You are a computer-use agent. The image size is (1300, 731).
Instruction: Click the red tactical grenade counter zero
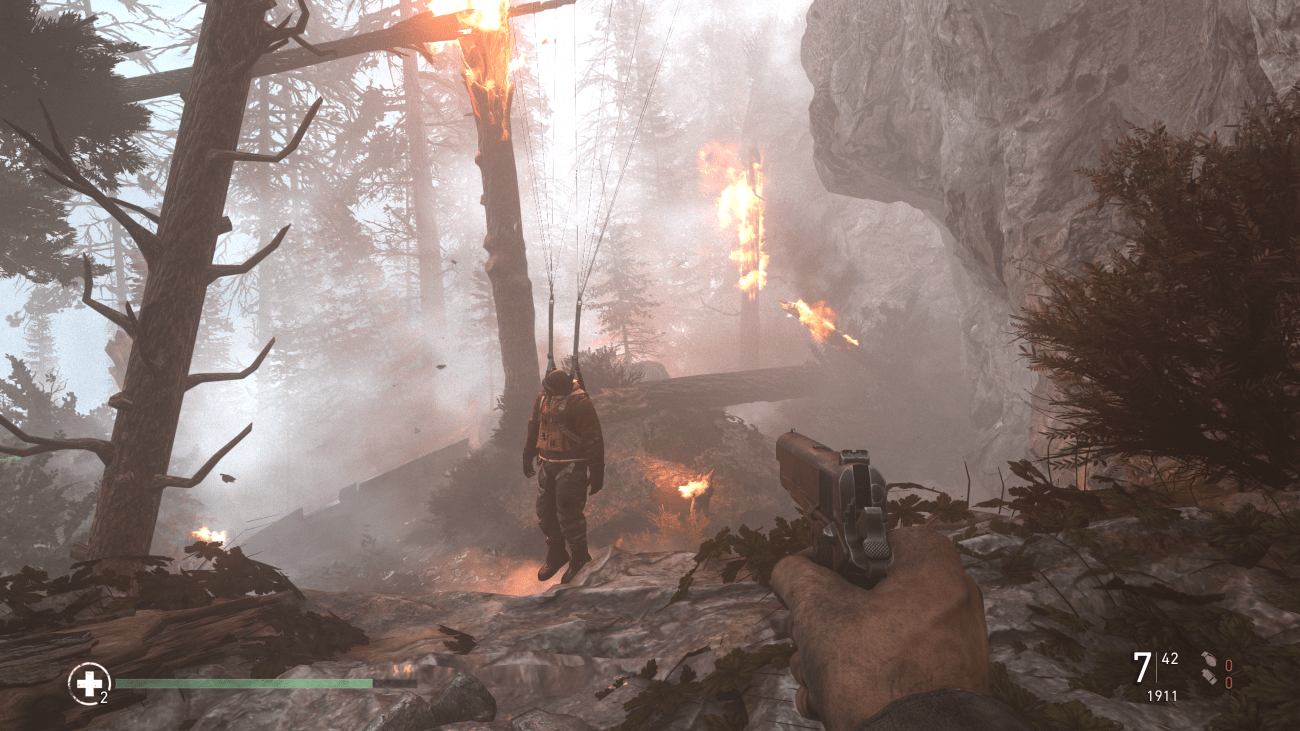click(1228, 681)
